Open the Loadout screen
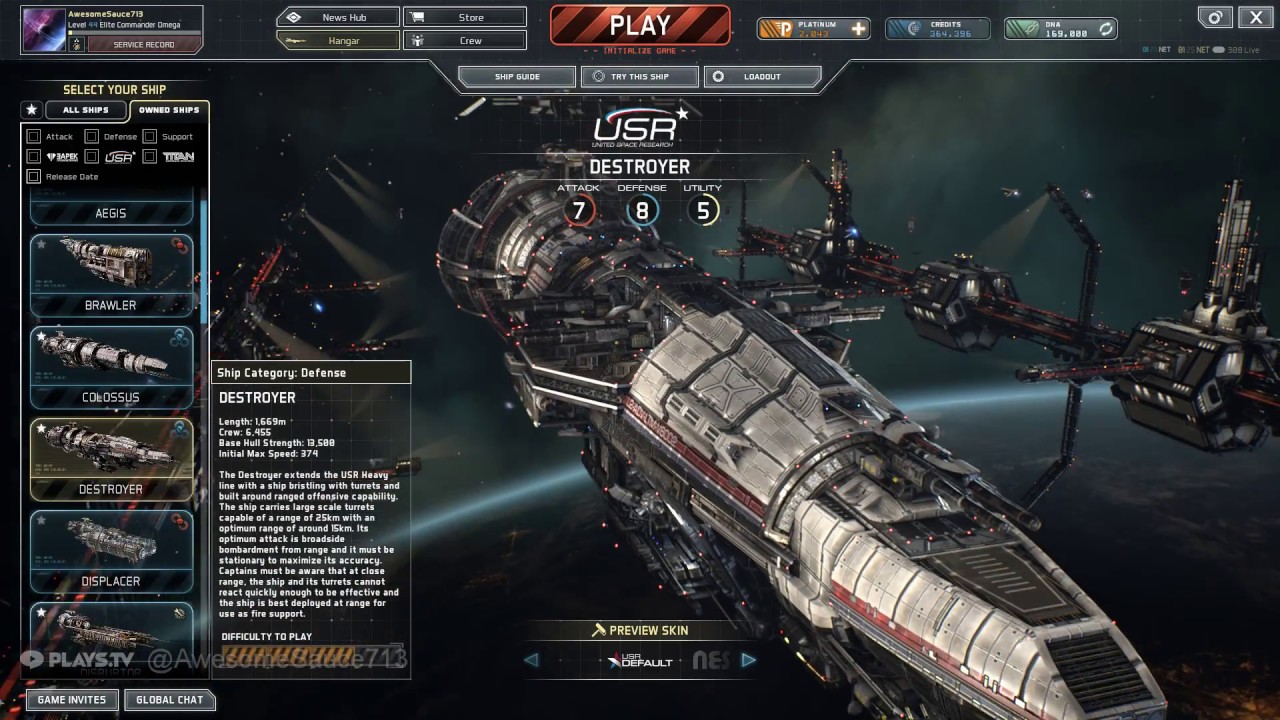This screenshot has height=720, width=1280. click(762, 77)
